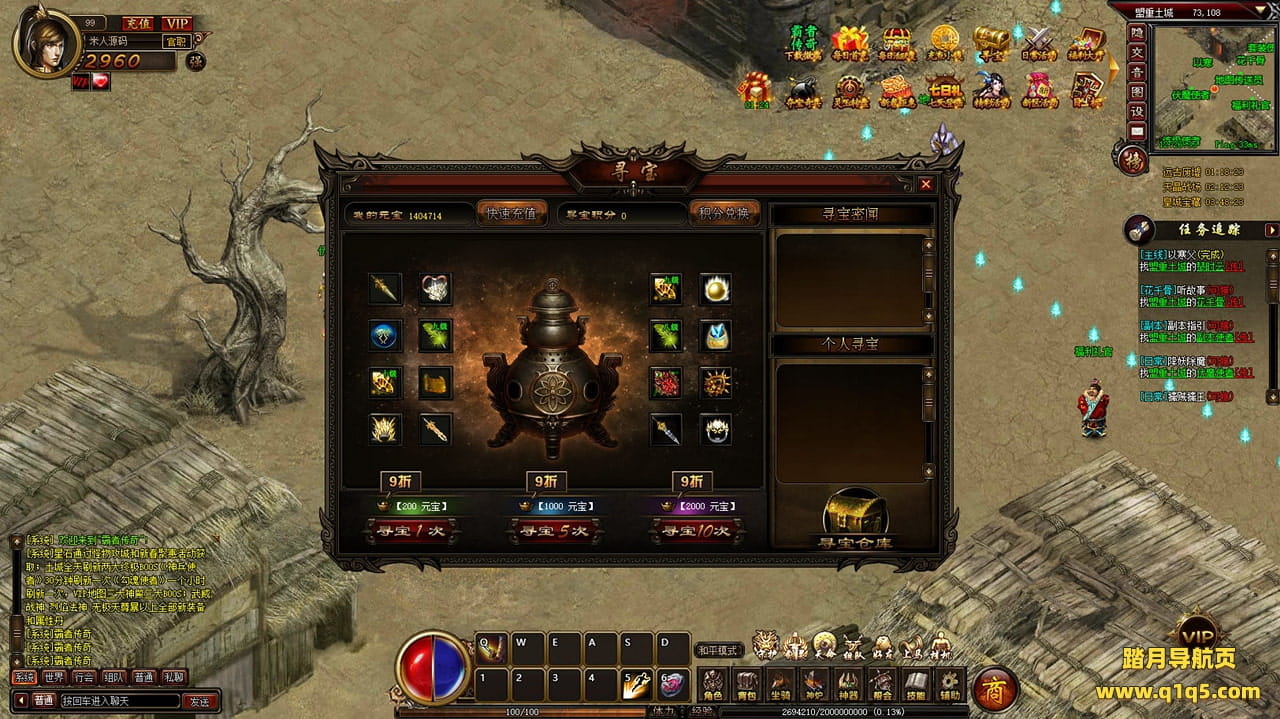Click the 充值 recharge button beside the portrait
Image resolution: width=1280 pixels, height=719 pixels.
135,23
